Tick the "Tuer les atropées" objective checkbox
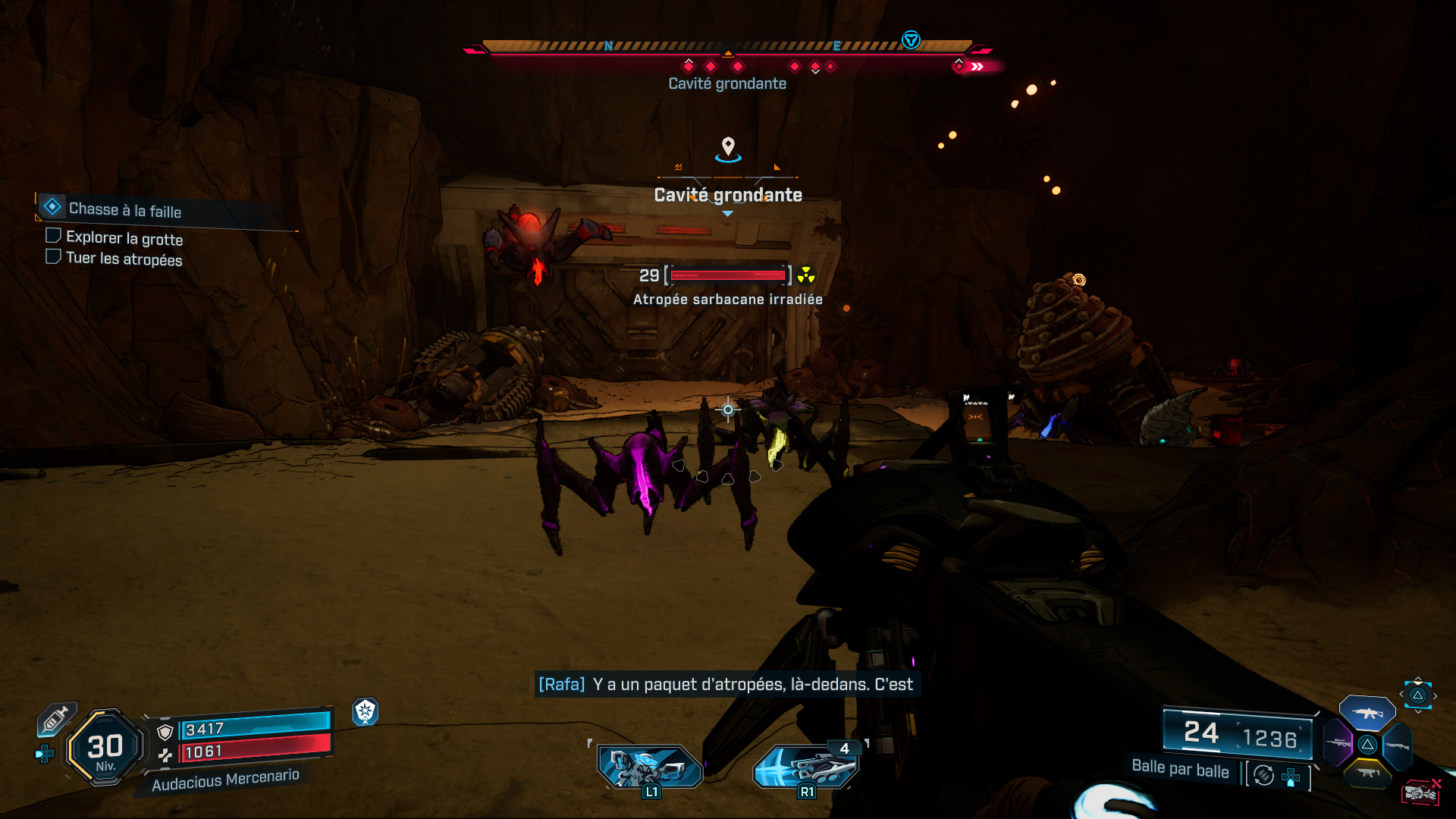 click(x=53, y=256)
